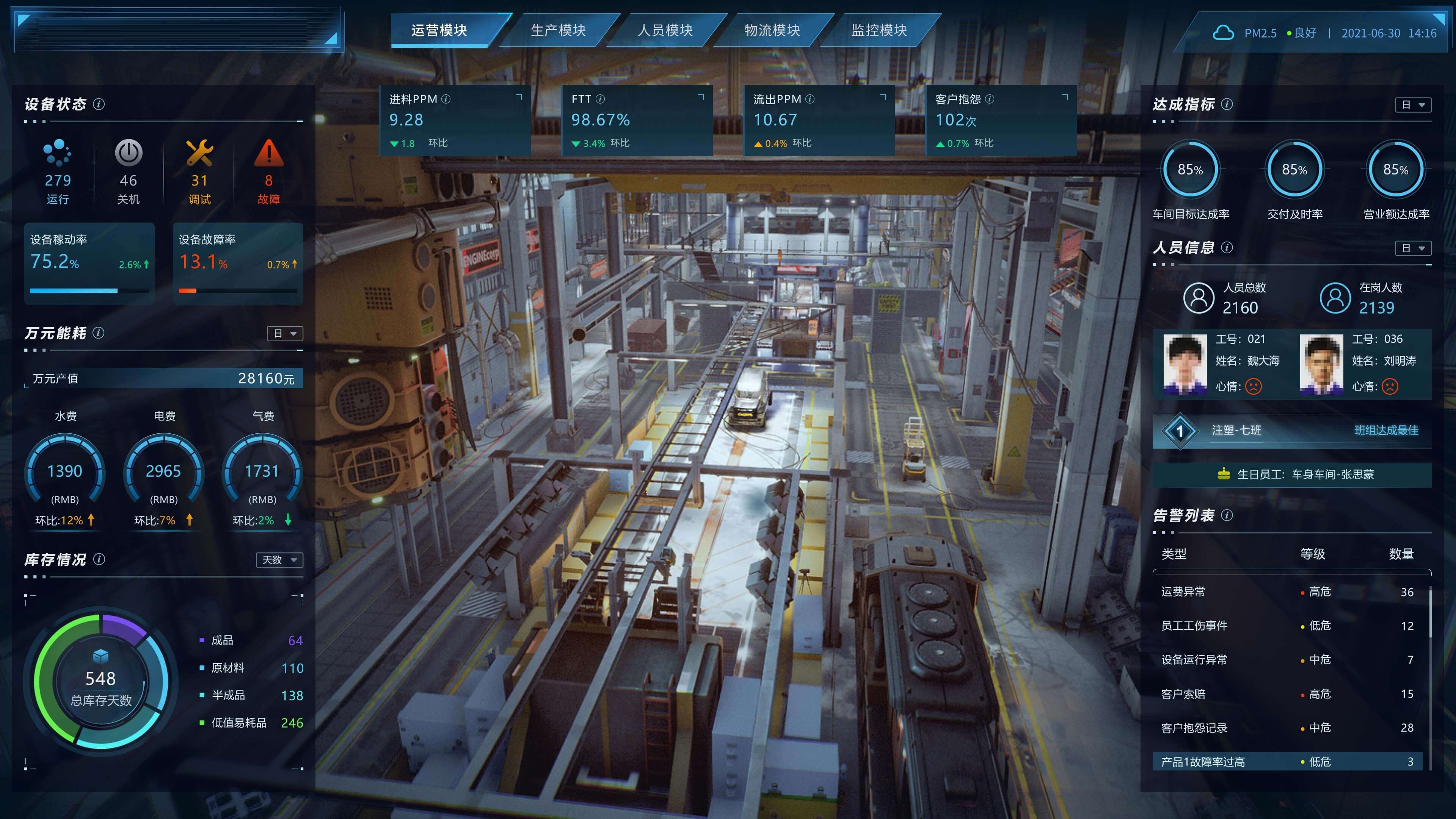Image resolution: width=1456 pixels, height=819 pixels.
Task: Expand the 进料PPM card
Action: (519, 97)
